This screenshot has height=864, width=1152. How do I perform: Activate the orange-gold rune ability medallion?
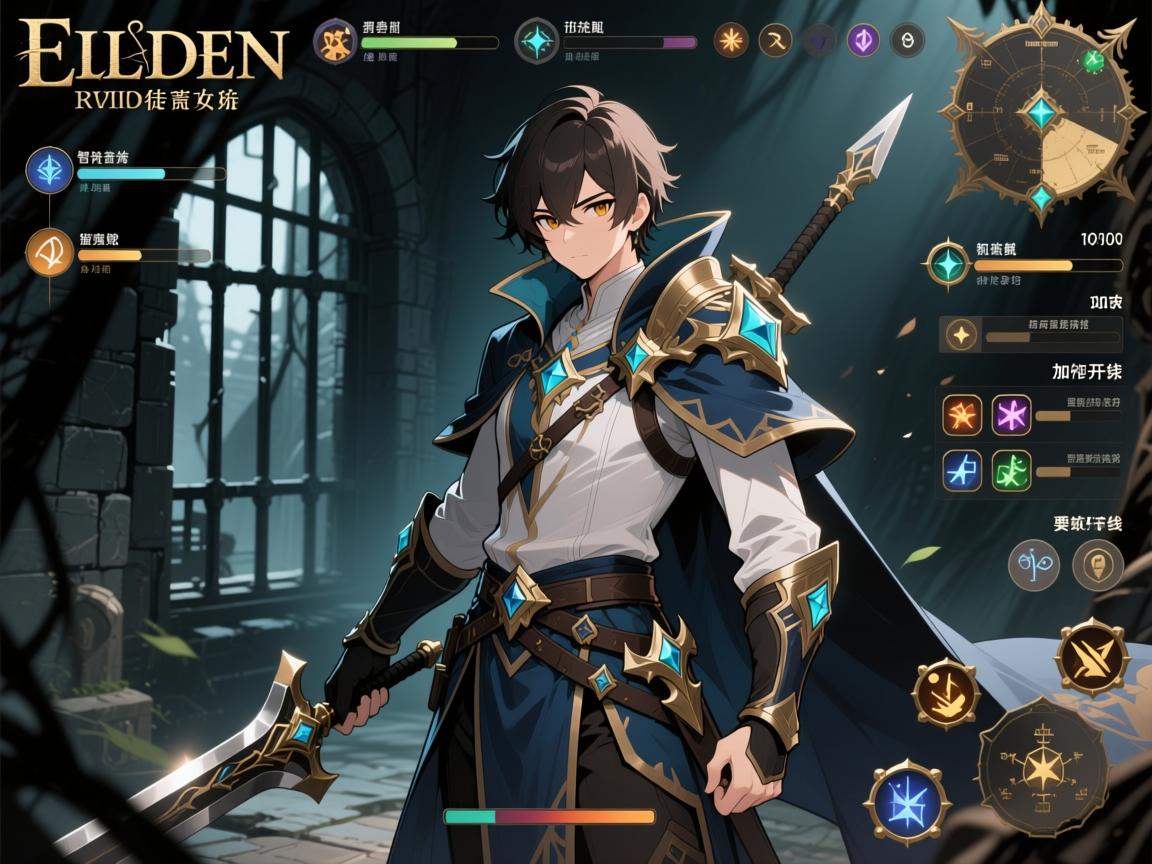click(944, 692)
